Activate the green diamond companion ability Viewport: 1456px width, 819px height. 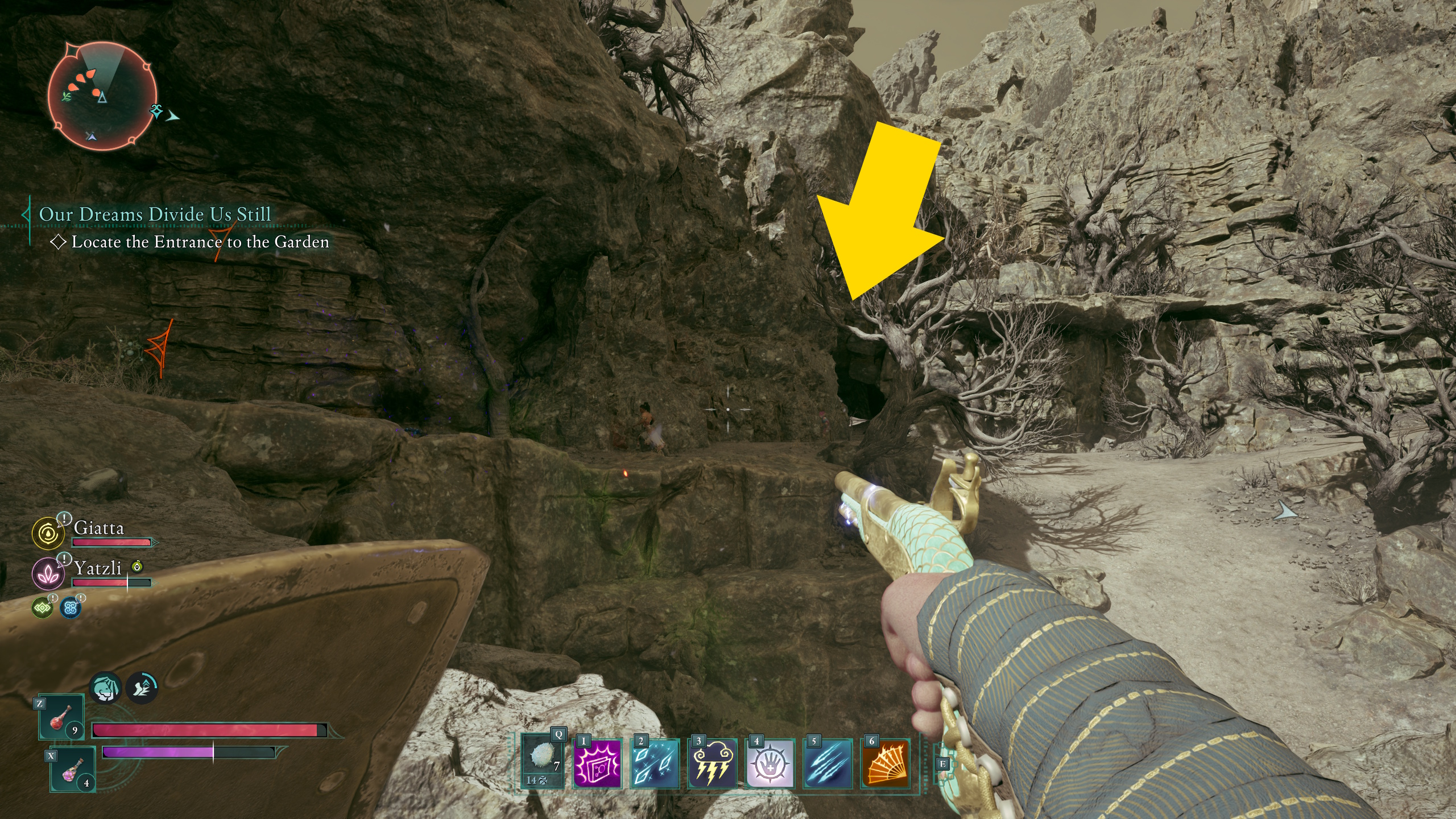click(x=43, y=608)
